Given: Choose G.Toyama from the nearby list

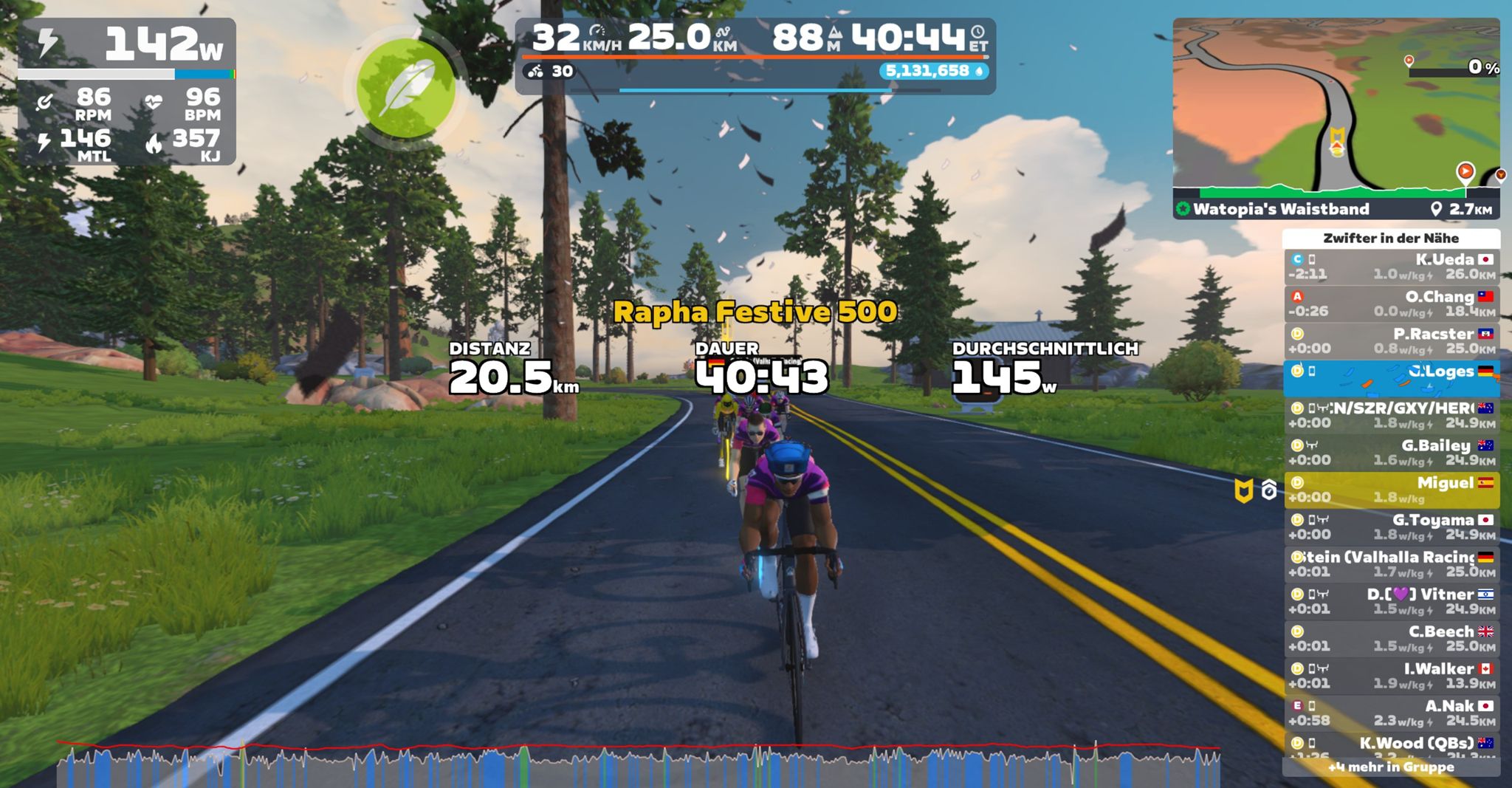Looking at the screenshot, I should tap(1392, 527).
